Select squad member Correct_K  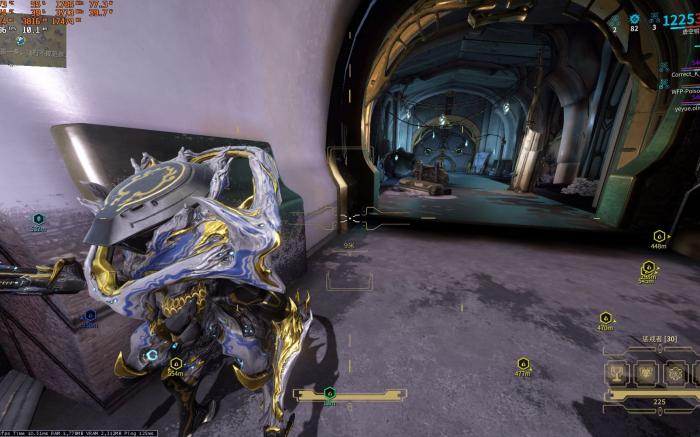point(685,74)
